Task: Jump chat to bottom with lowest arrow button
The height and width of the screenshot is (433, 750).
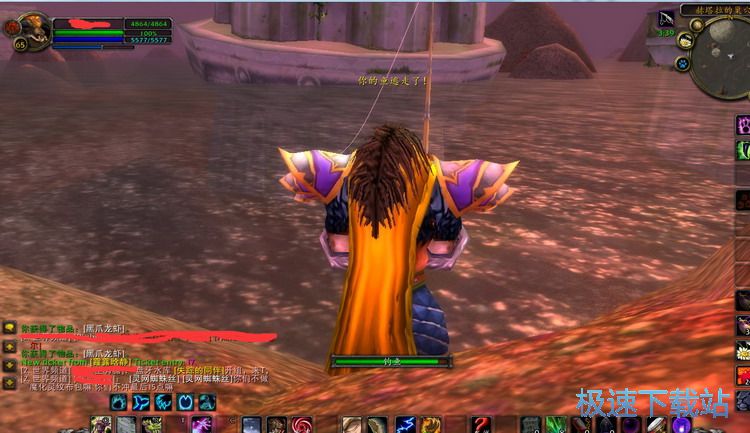Action: 9,381
